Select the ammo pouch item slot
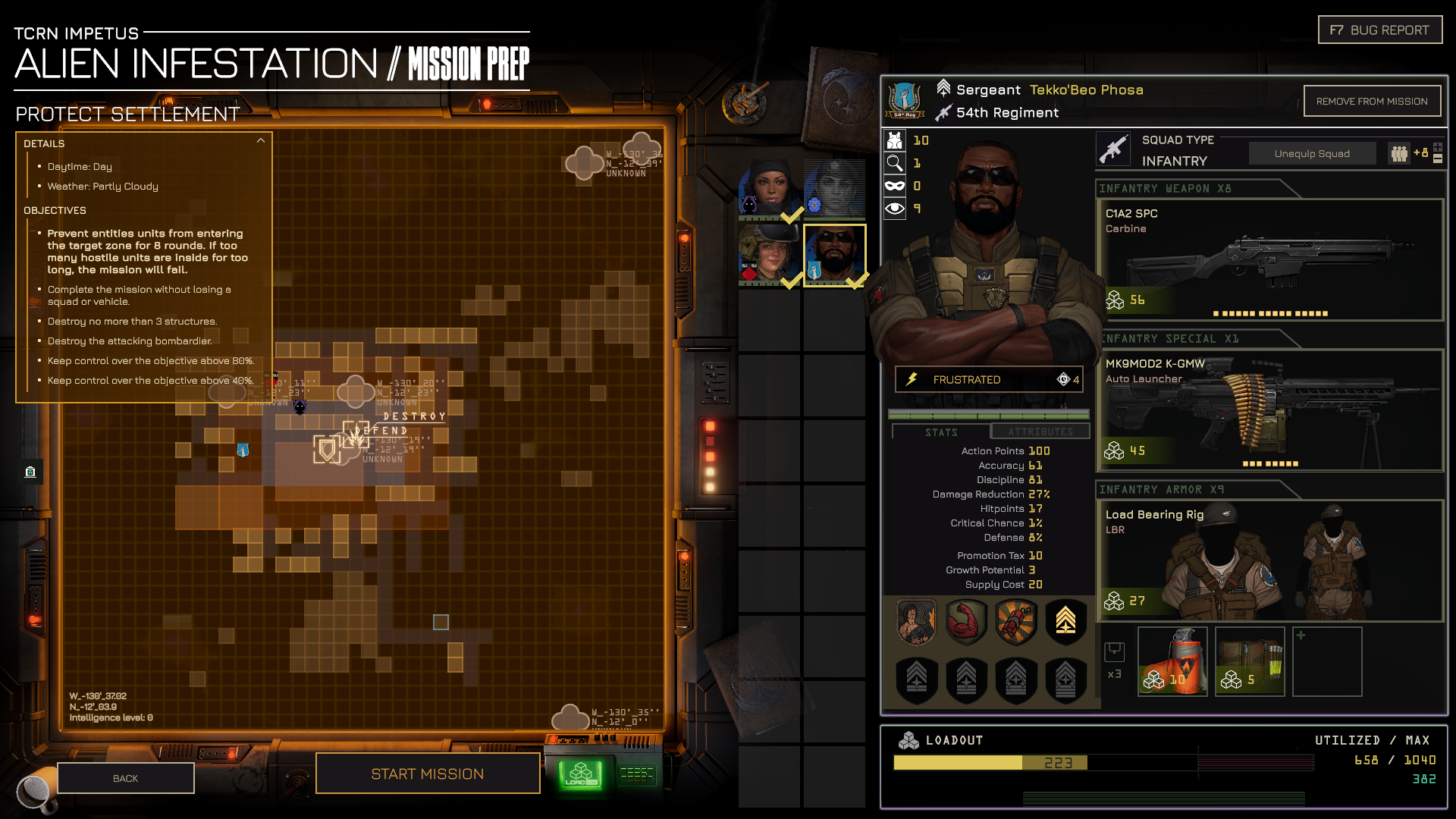This screenshot has height=819, width=1456. [1250, 661]
